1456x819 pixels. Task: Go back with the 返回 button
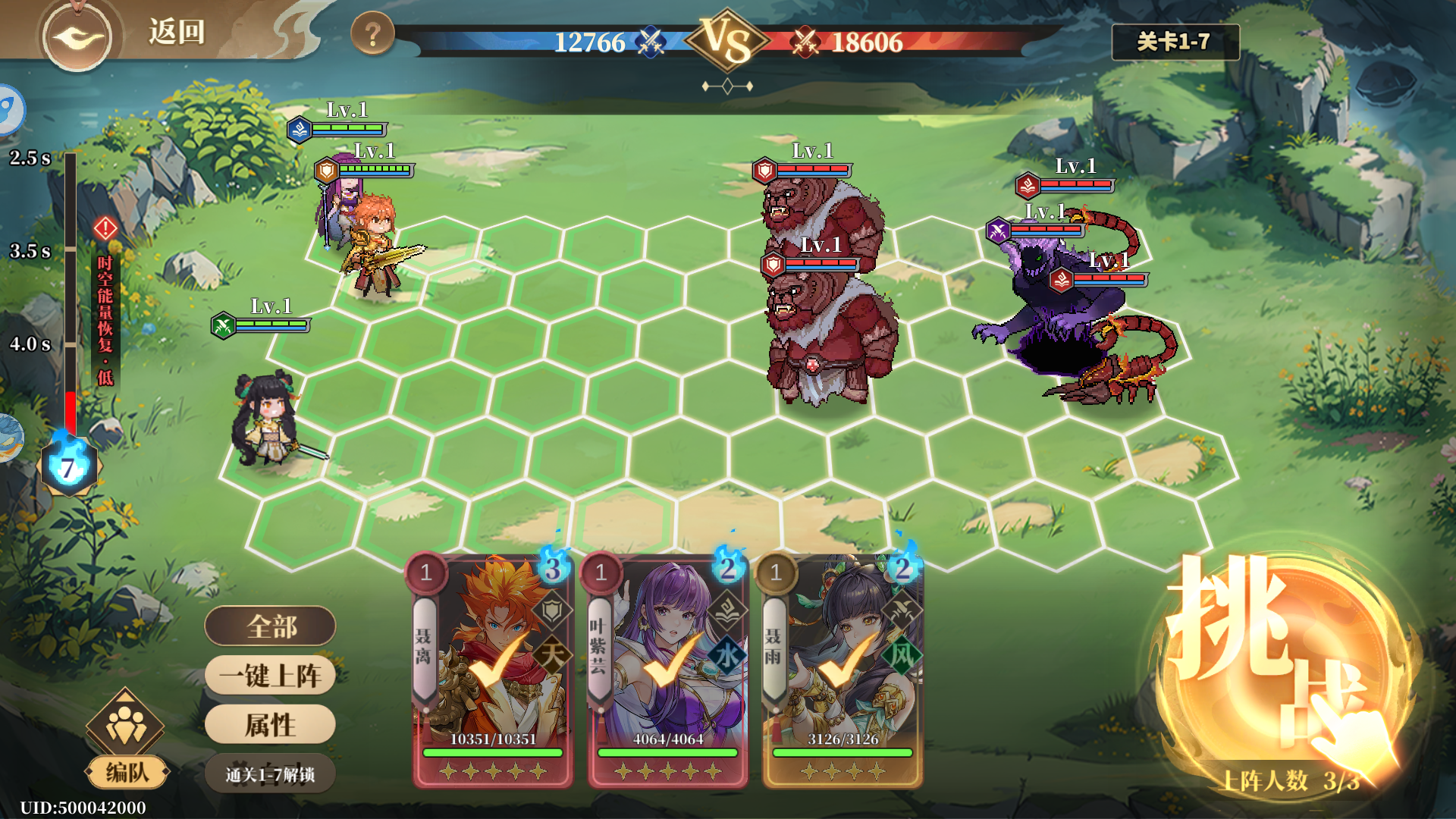(x=175, y=32)
